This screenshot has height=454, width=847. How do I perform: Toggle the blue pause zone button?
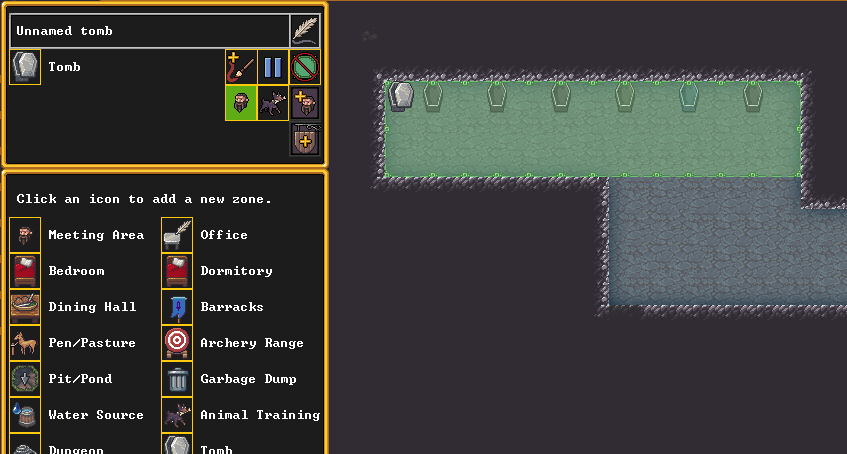click(273, 68)
